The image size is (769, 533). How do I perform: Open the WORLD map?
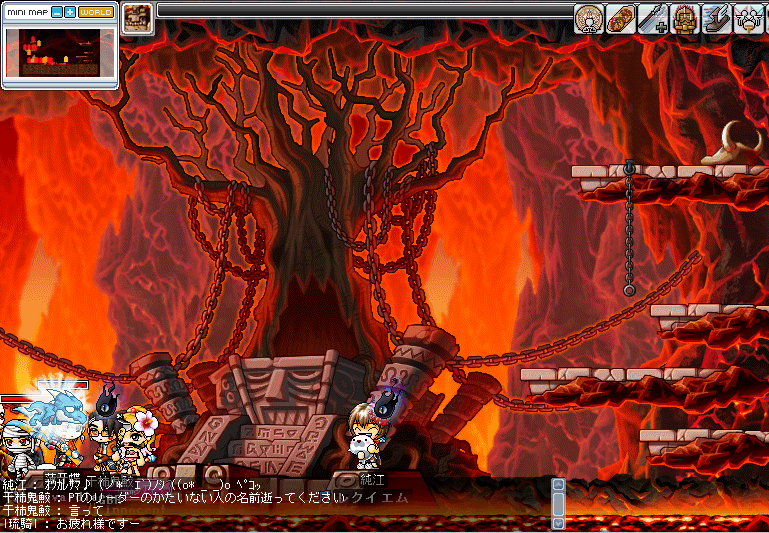point(96,13)
